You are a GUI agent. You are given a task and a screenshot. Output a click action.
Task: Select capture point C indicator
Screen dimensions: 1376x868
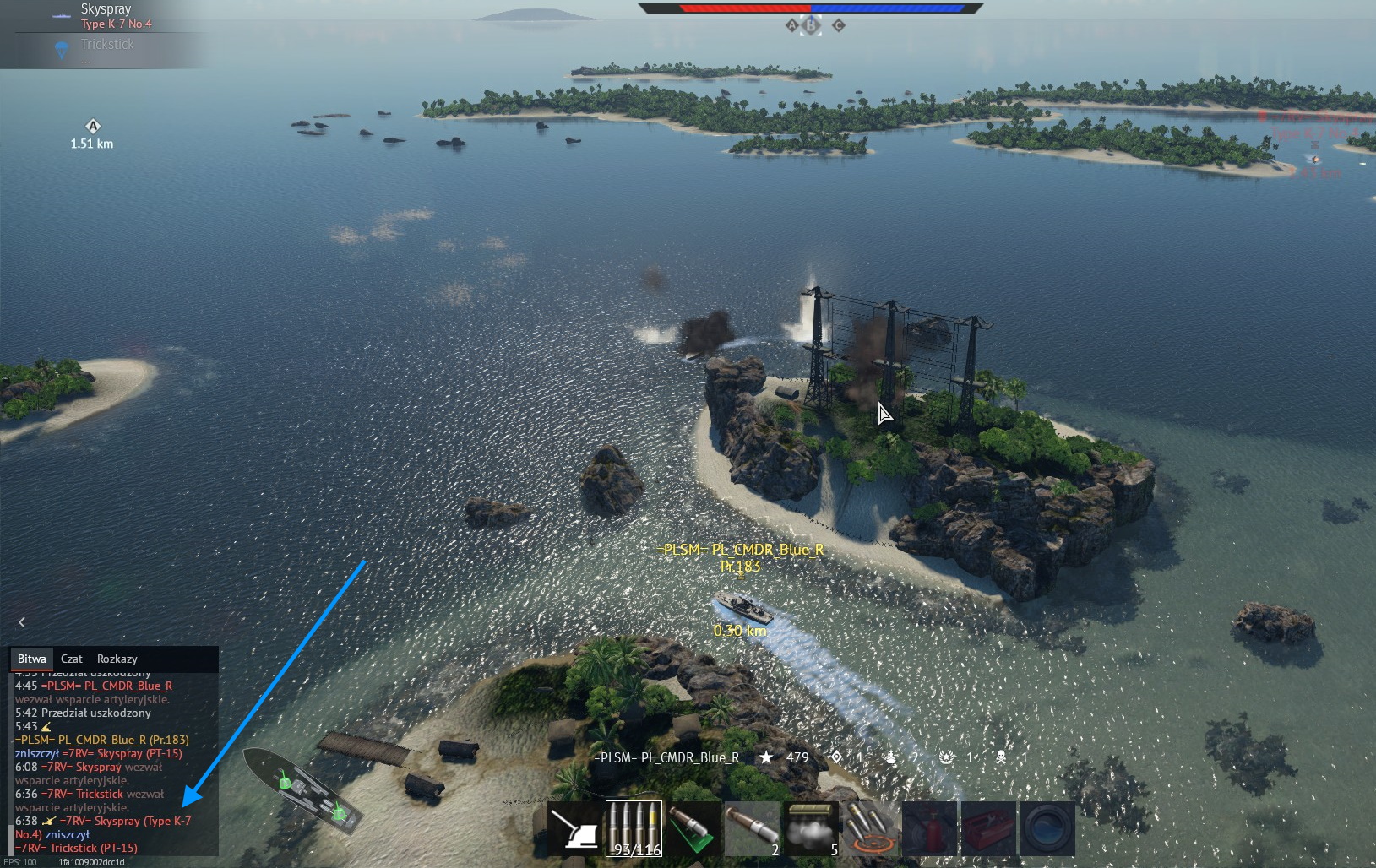pyautogui.click(x=839, y=25)
